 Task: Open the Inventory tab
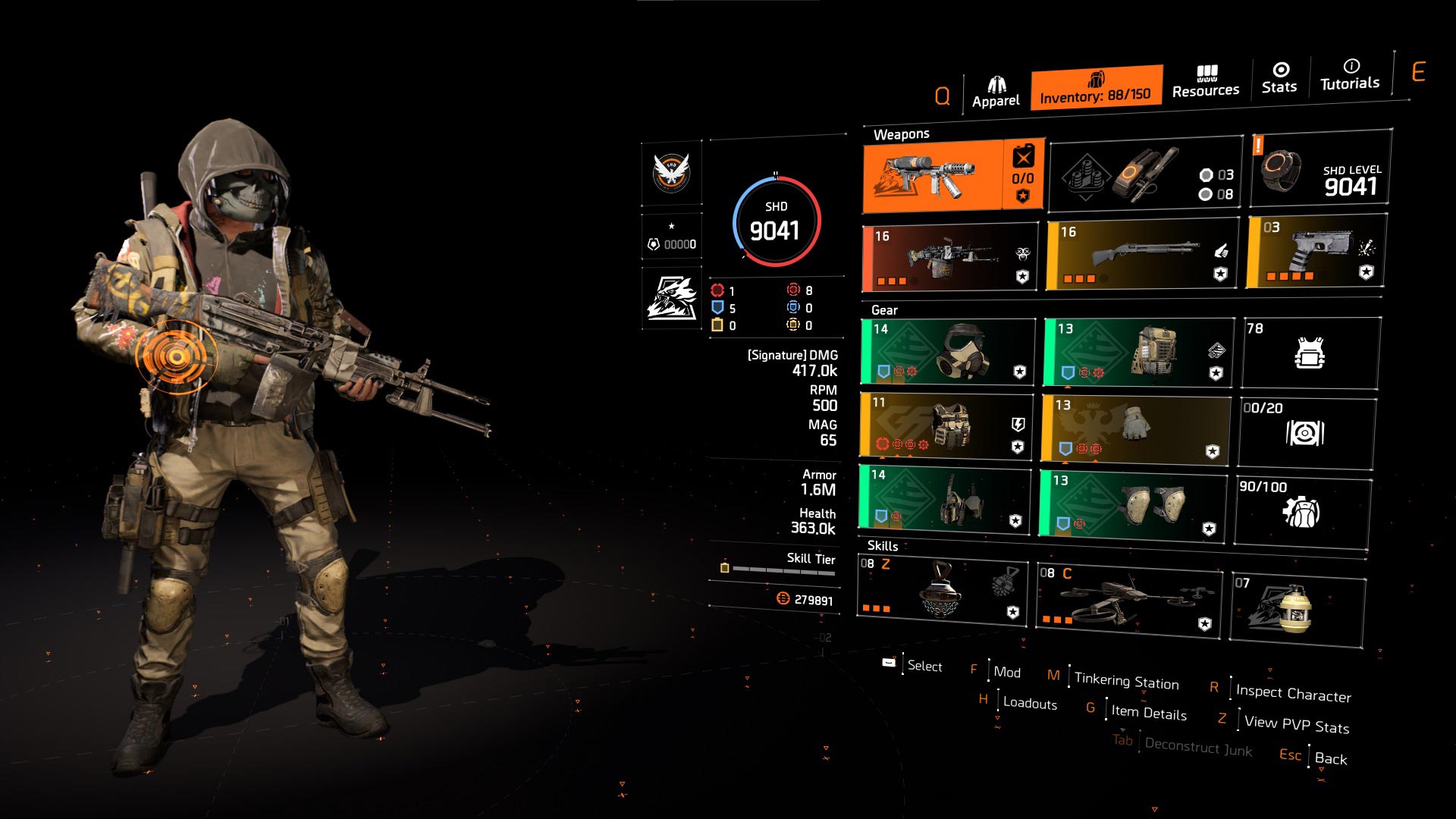click(x=1096, y=88)
